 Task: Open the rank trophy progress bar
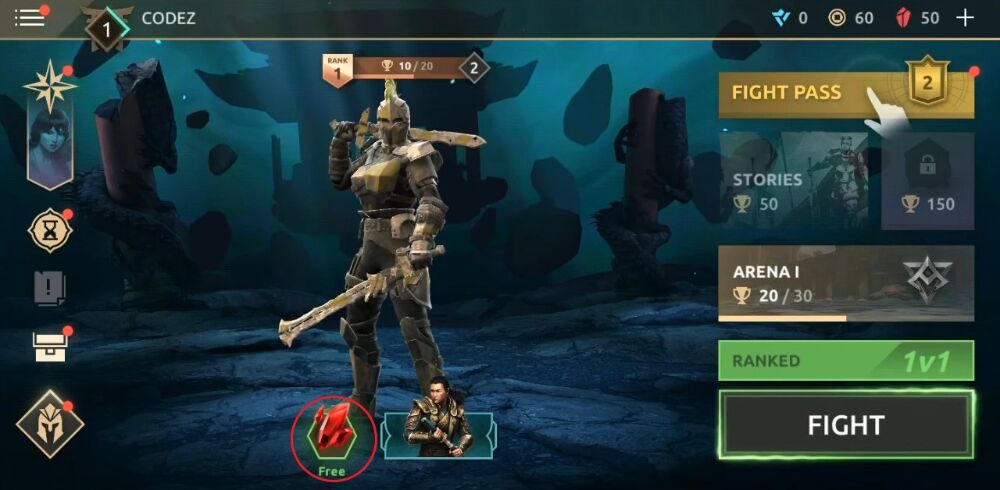pyautogui.click(x=405, y=68)
